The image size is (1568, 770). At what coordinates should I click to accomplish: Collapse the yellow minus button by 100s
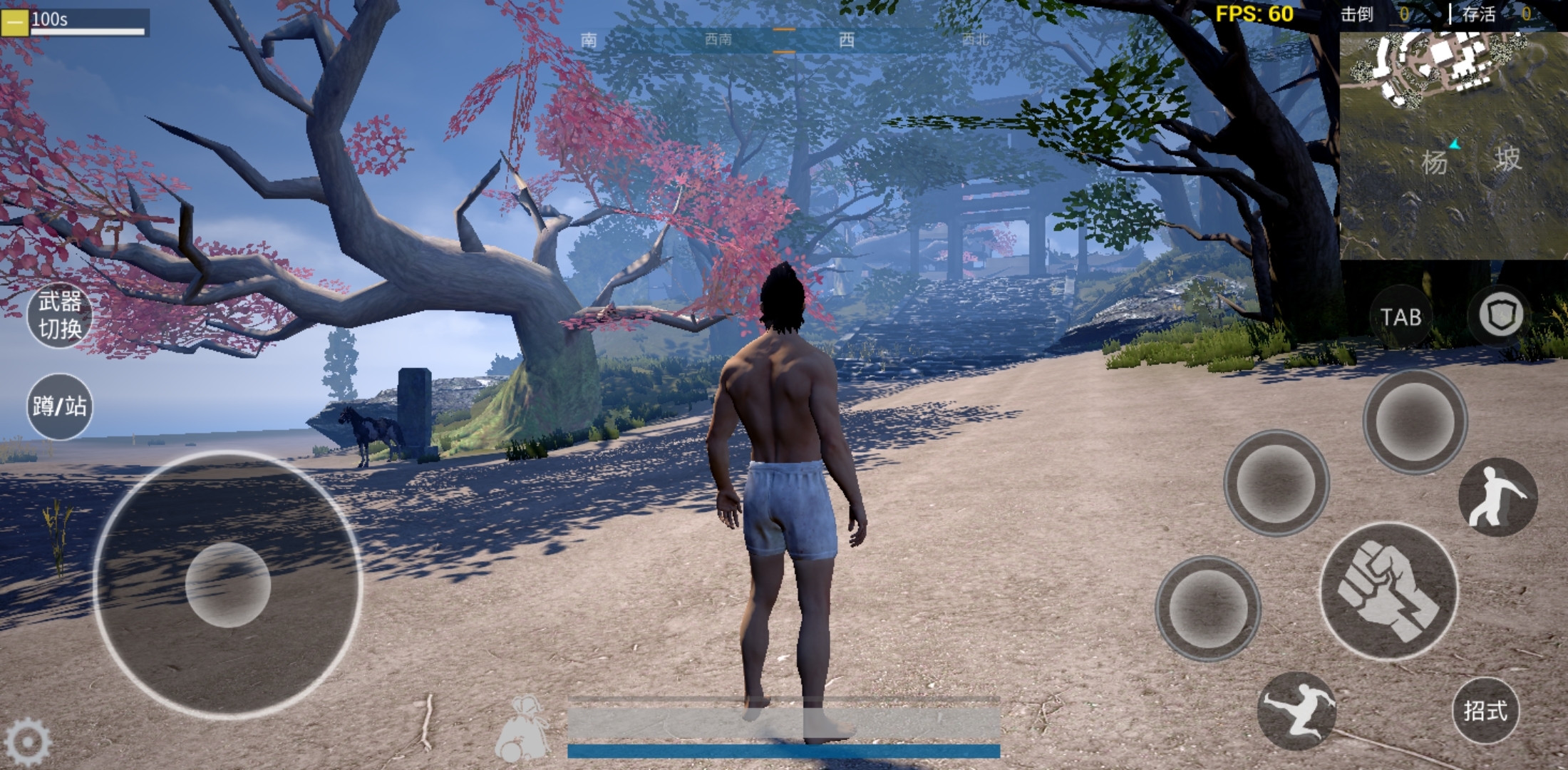tap(14, 21)
